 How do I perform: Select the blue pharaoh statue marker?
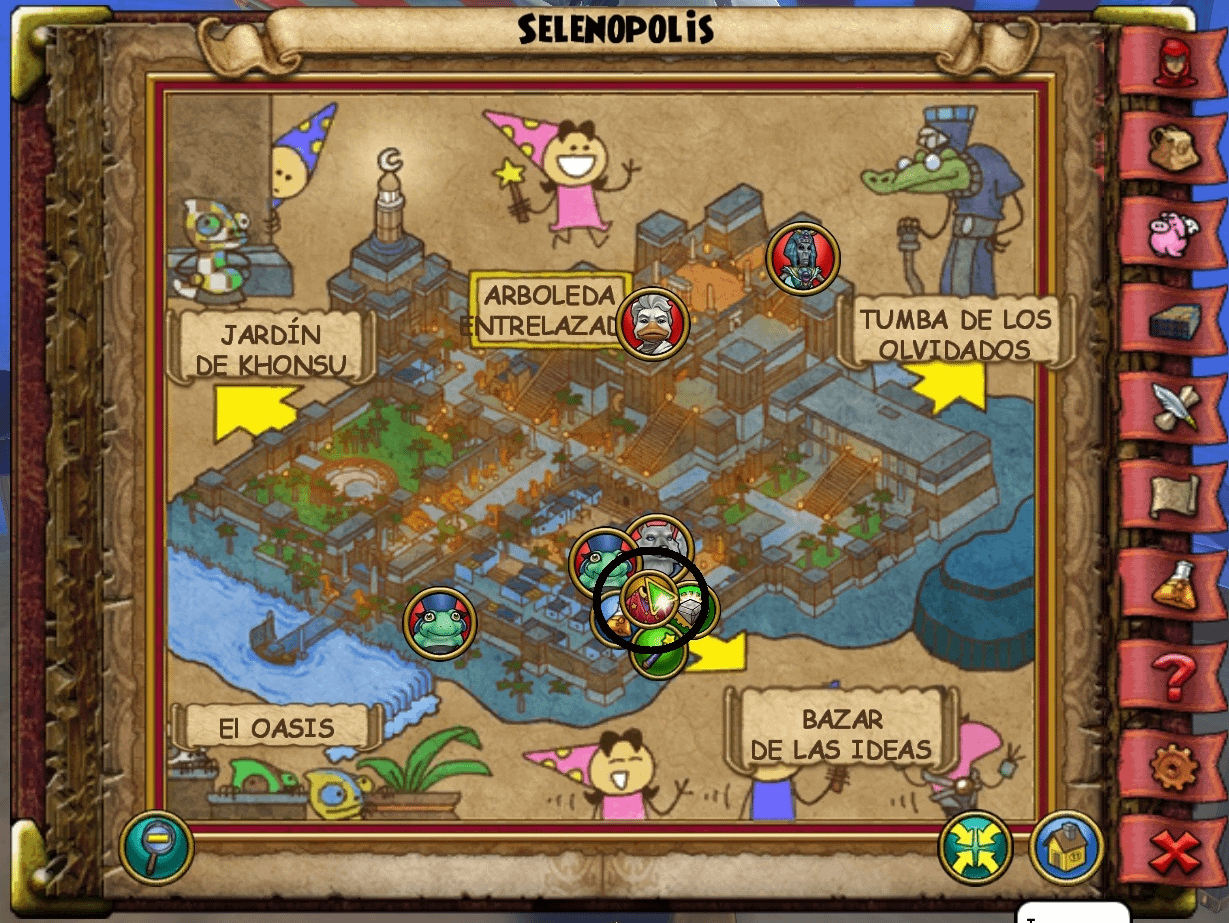coord(802,258)
